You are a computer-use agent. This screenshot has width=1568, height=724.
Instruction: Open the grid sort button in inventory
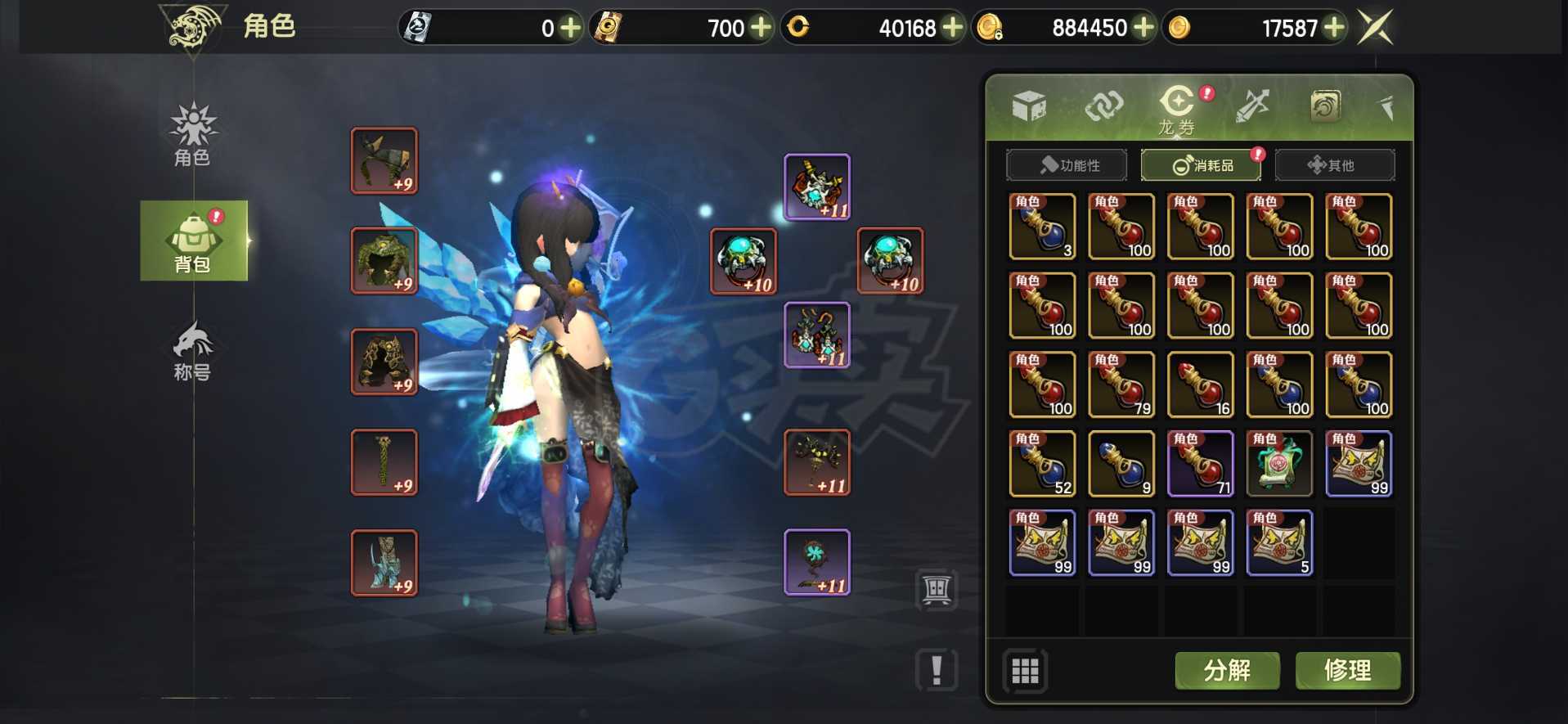1025,671
